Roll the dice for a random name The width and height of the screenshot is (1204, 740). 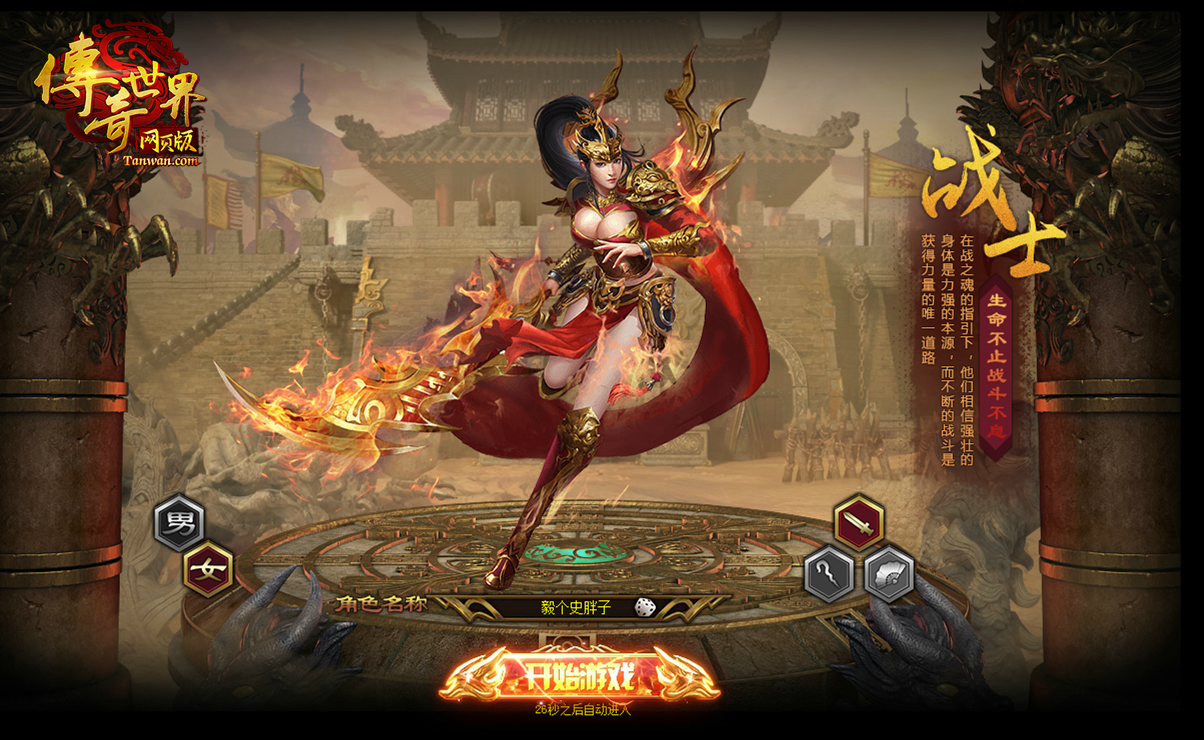pyautogui.click(x=645, y=607)
